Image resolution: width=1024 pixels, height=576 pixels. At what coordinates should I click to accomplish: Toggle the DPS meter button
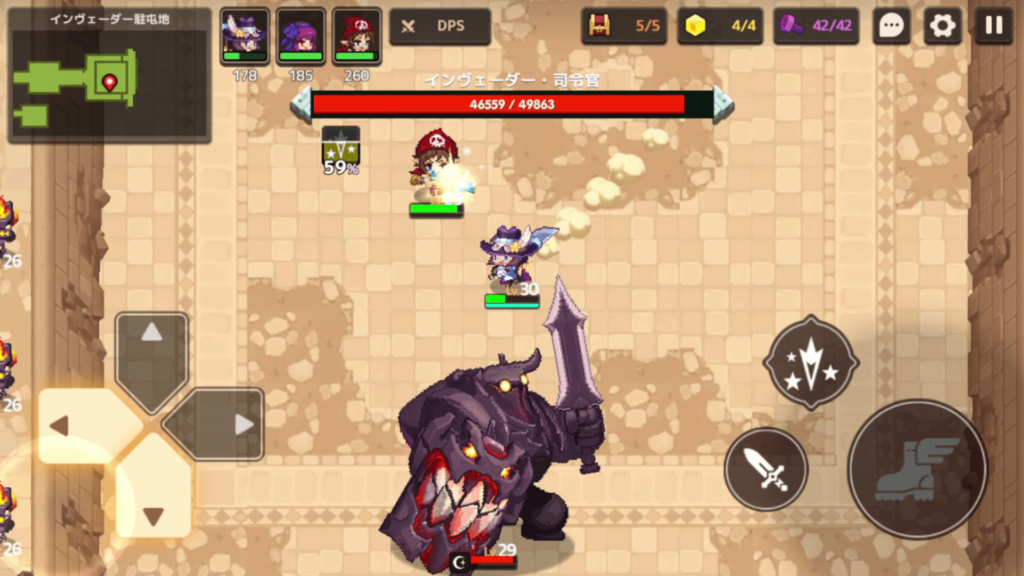(440, 26)
